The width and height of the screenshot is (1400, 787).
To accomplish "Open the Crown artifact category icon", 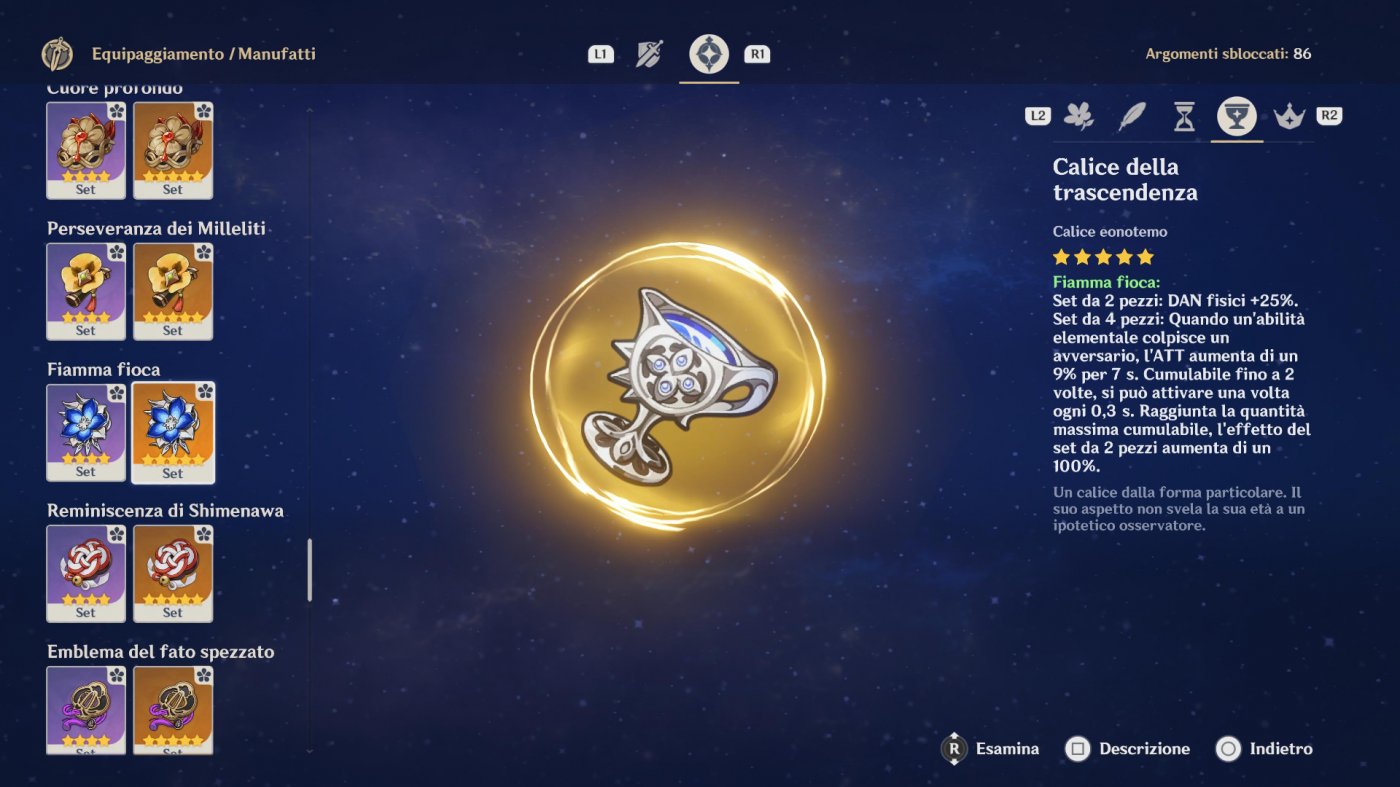I will 1289,115.
